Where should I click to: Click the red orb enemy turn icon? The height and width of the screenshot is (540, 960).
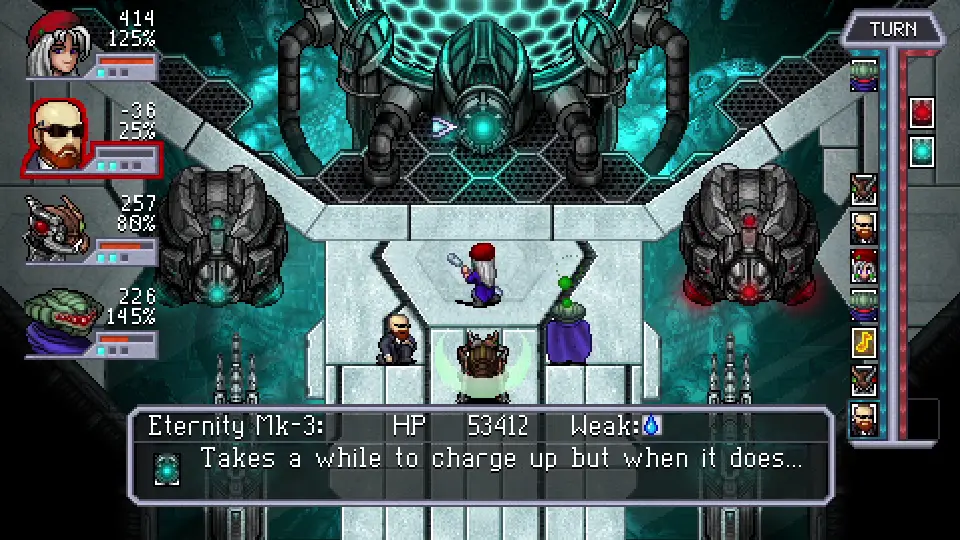pyautogui.click(x=921, y=113)
